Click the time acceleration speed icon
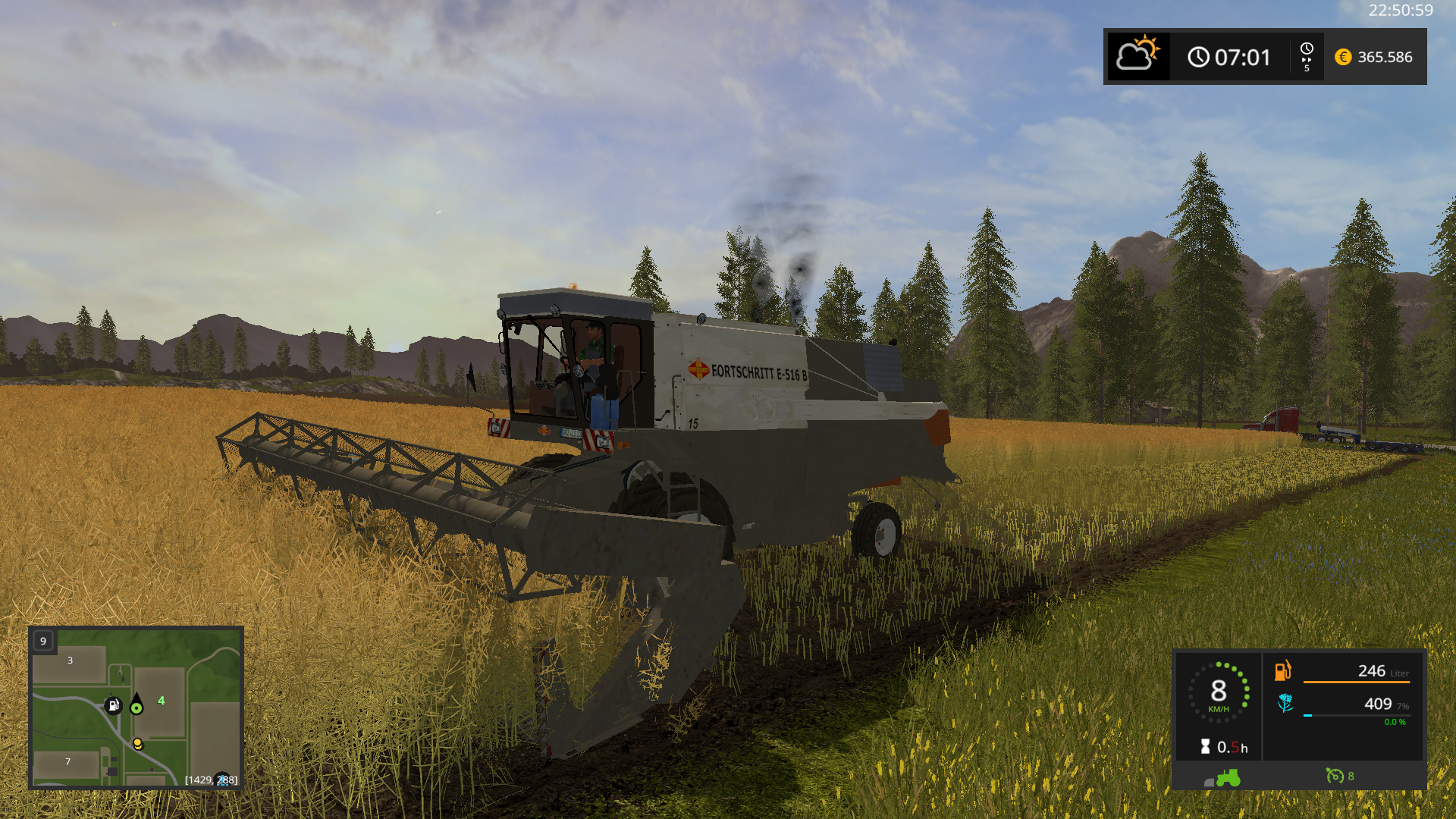Image resolution: width=1456 pixels, height=819 pixels. 1307,57
